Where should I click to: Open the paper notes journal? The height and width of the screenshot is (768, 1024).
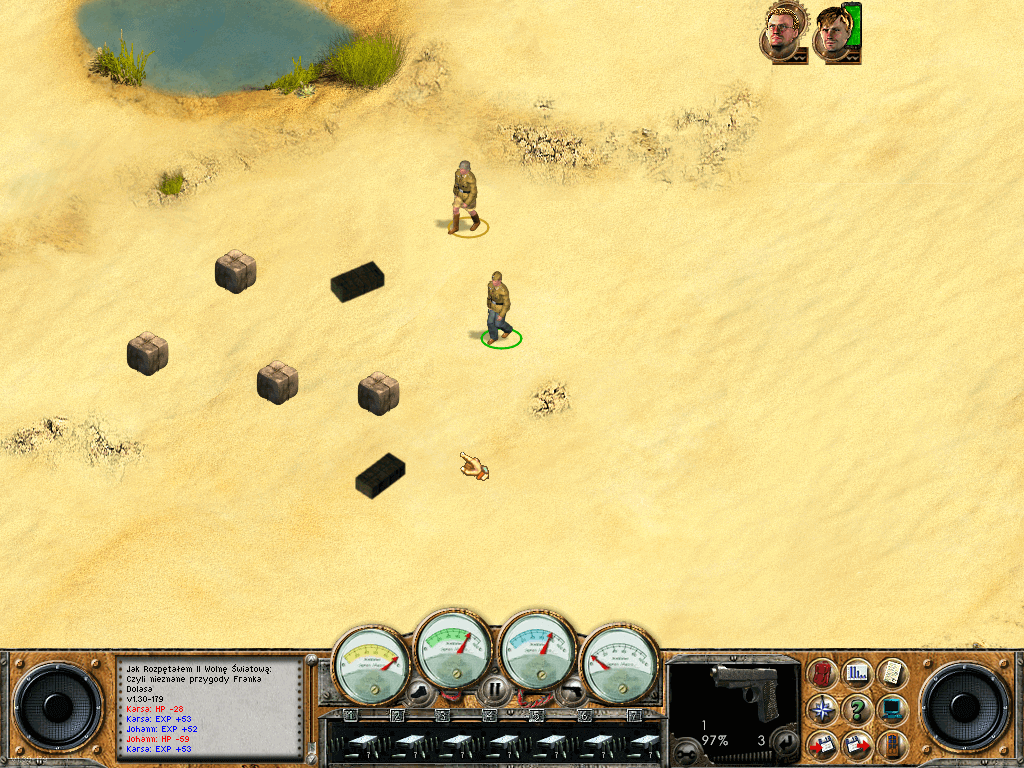pos(891,673)
